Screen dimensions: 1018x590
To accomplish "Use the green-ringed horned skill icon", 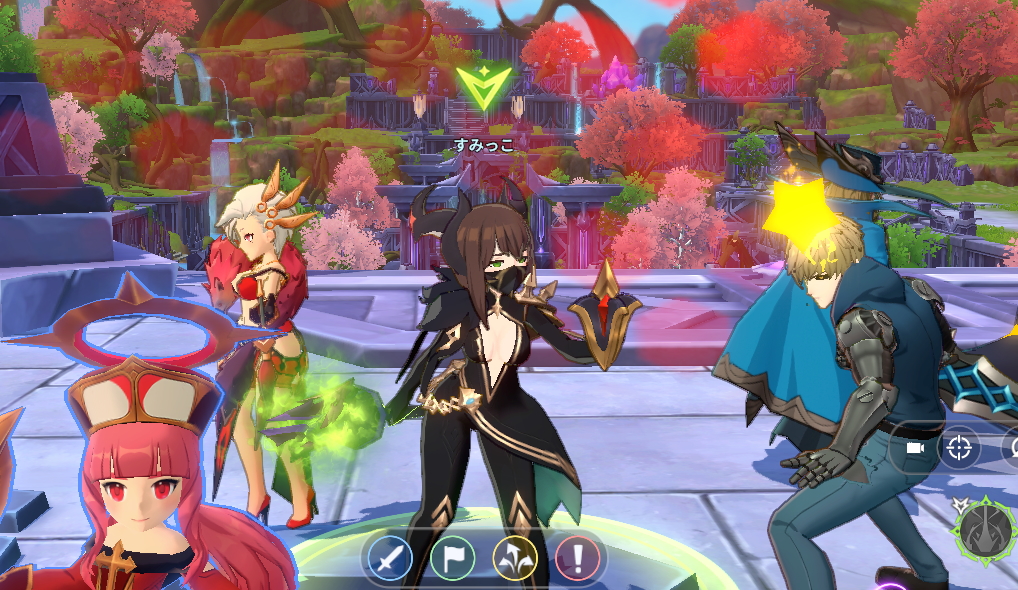I will (986, 530).
